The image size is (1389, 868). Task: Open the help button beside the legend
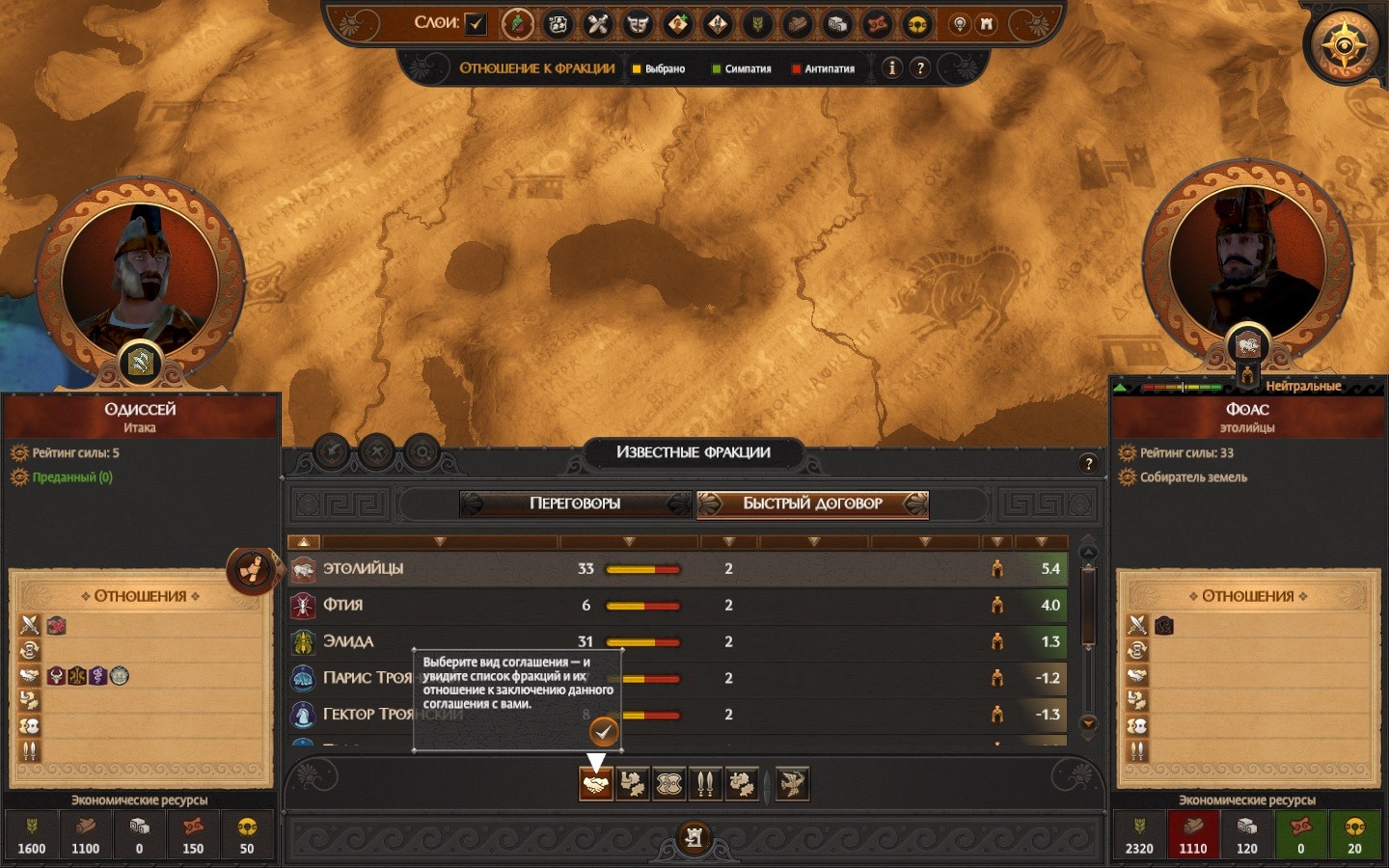[x=920, y=68]
